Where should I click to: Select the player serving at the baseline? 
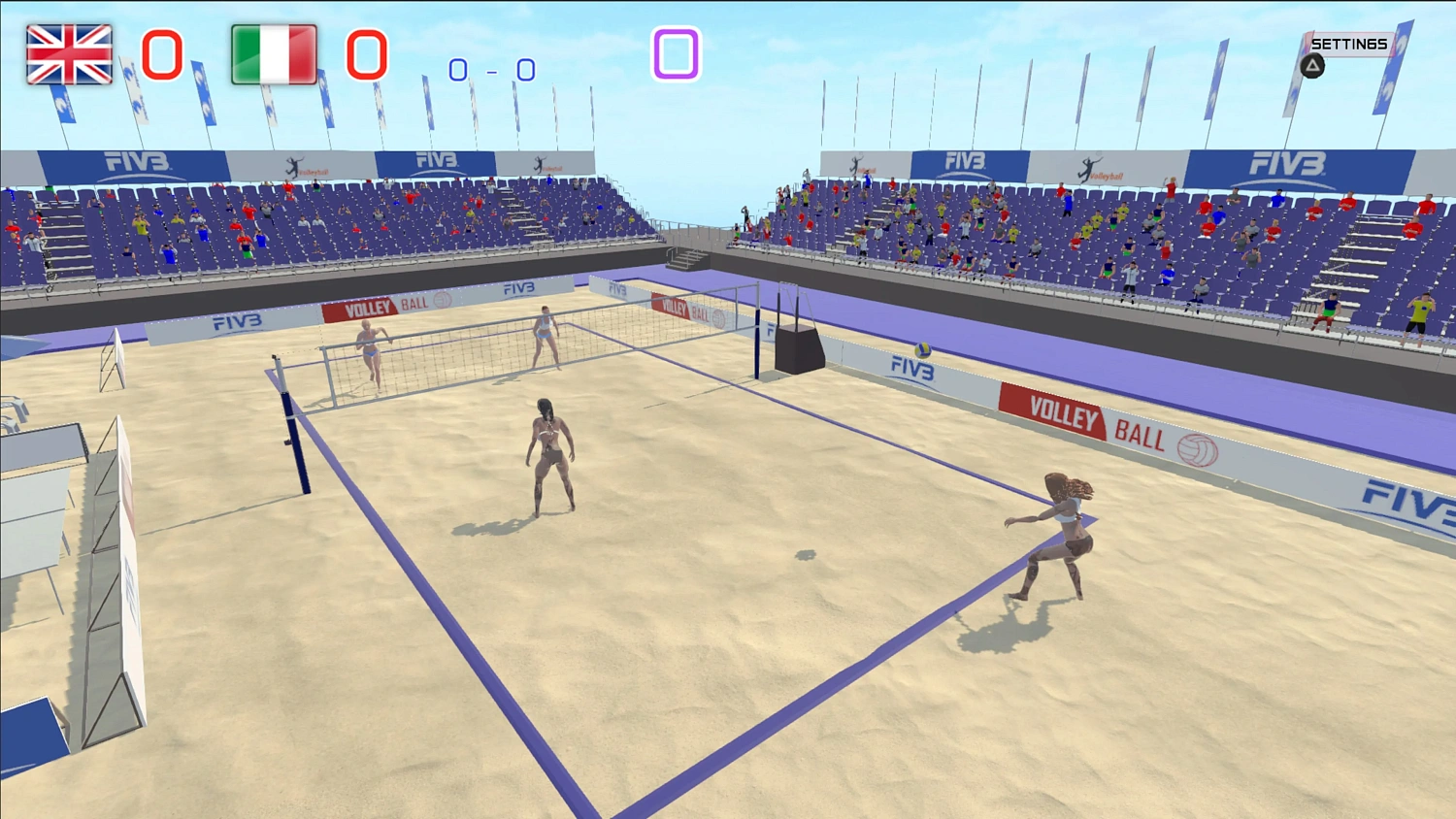[x=1058, y=534]
